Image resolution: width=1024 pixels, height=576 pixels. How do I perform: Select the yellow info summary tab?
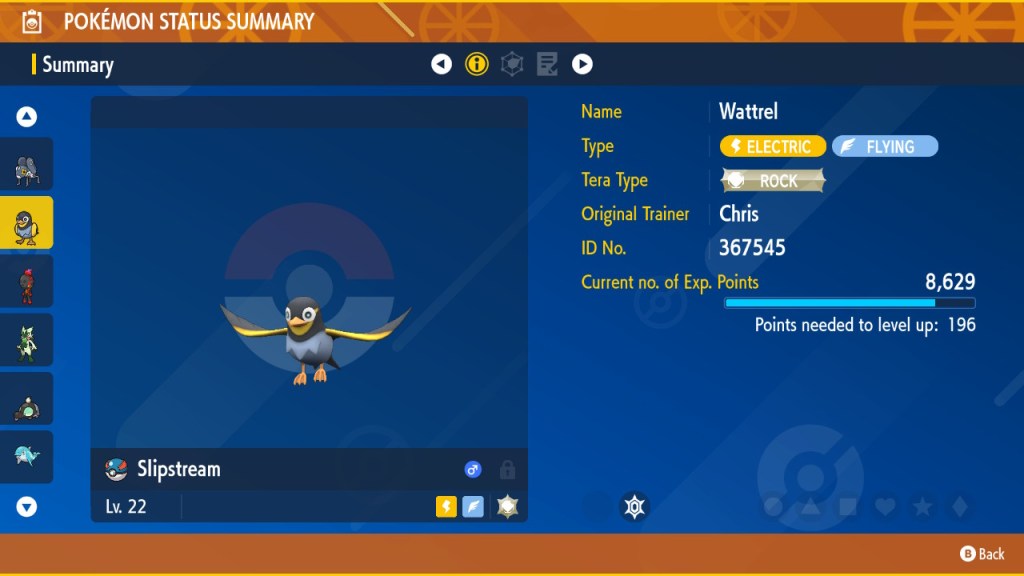[477, 65]
